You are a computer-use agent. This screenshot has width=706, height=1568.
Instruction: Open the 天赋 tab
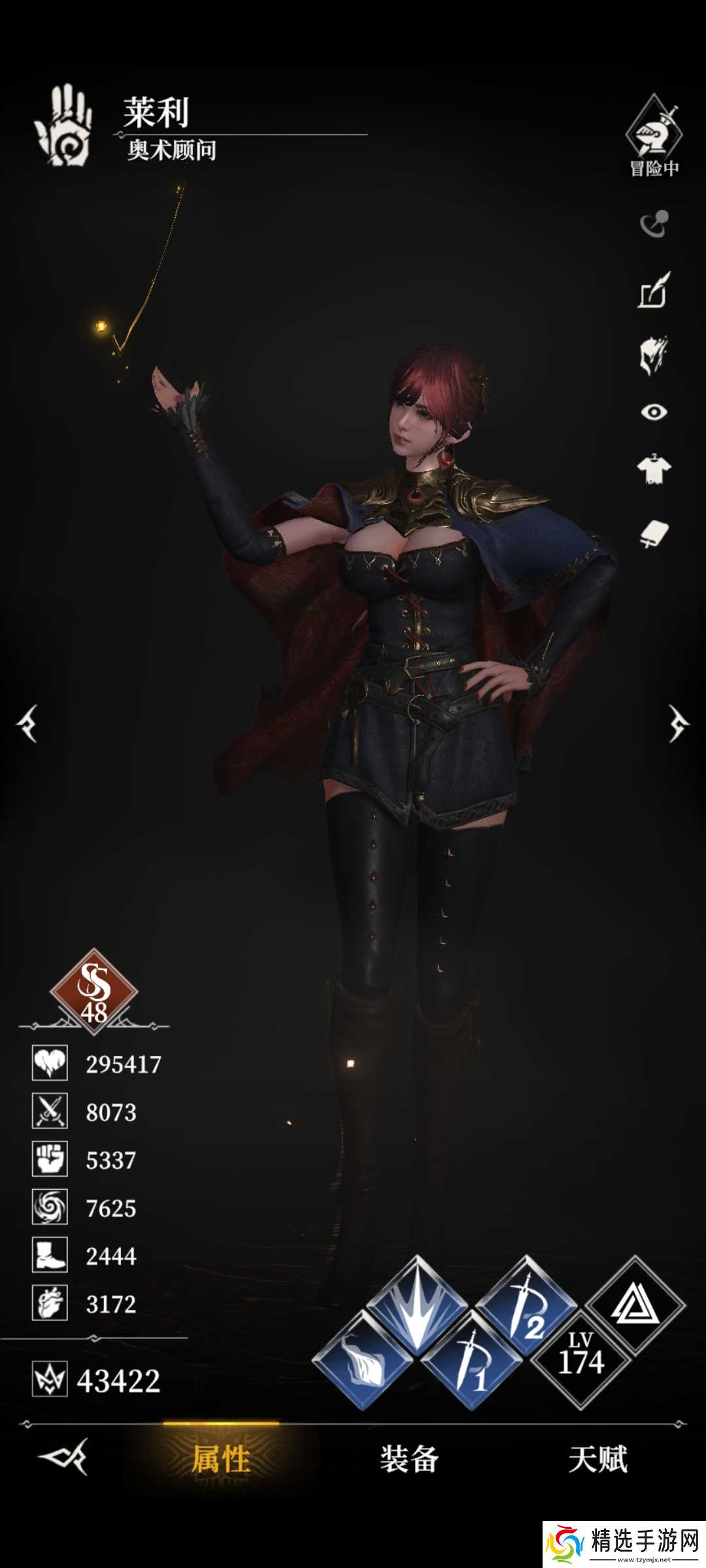click(597, 1459)
